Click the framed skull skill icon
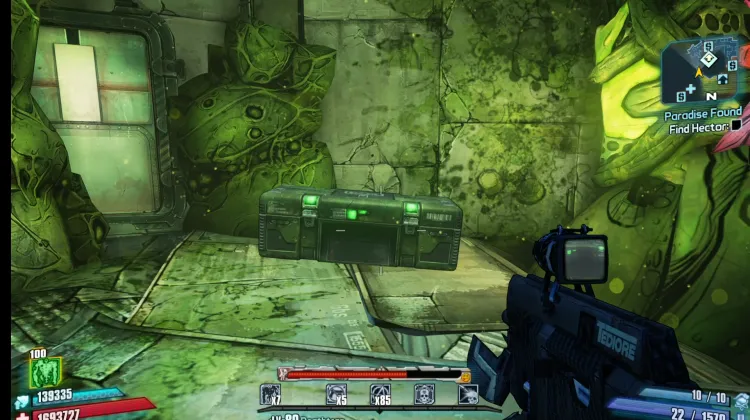This screenshot has height=420, width=750. coord(424,394)
